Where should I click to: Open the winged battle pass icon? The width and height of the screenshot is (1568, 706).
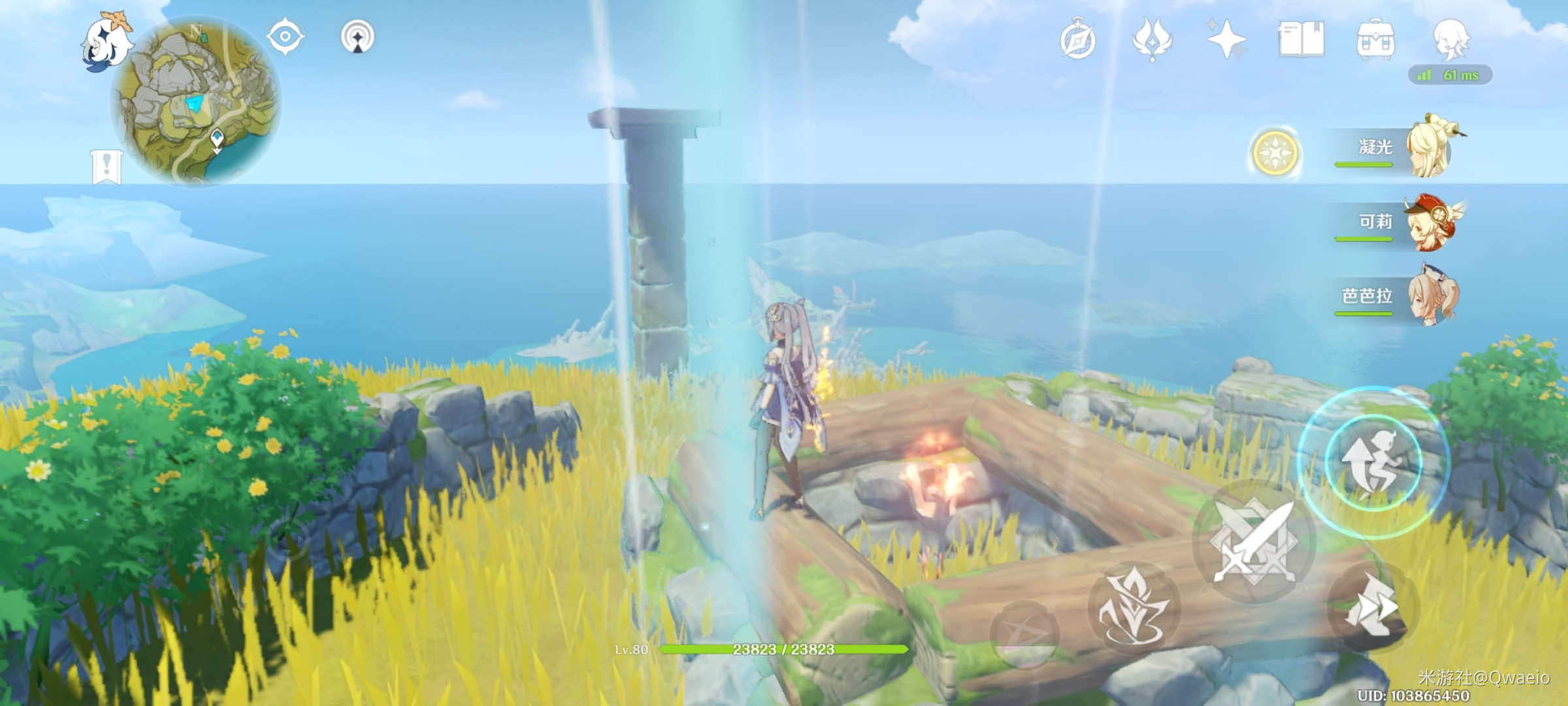[x=1152, y=41]
